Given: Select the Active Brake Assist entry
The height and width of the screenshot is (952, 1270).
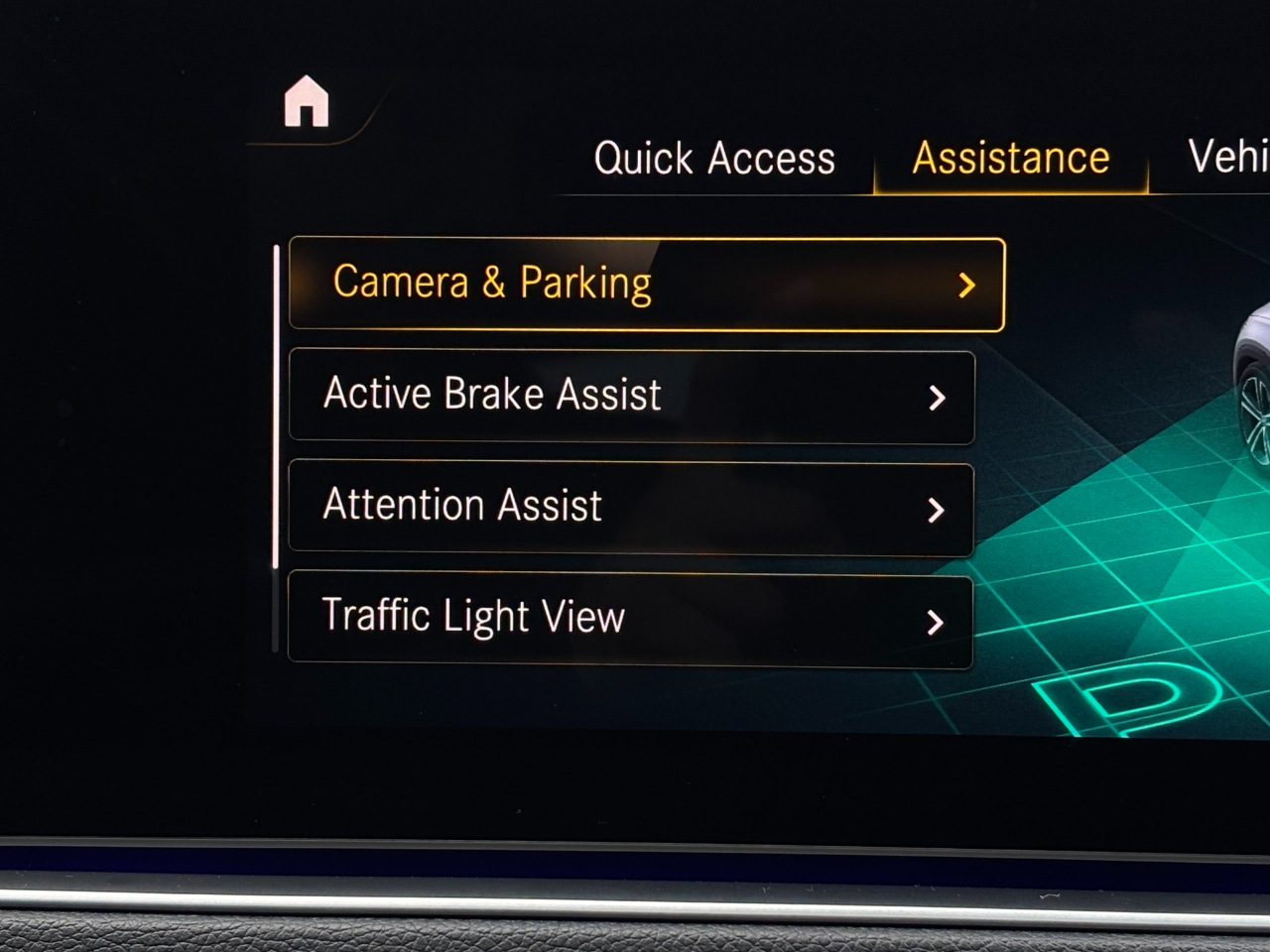Looking at the screenshot, I should point(631,396).
